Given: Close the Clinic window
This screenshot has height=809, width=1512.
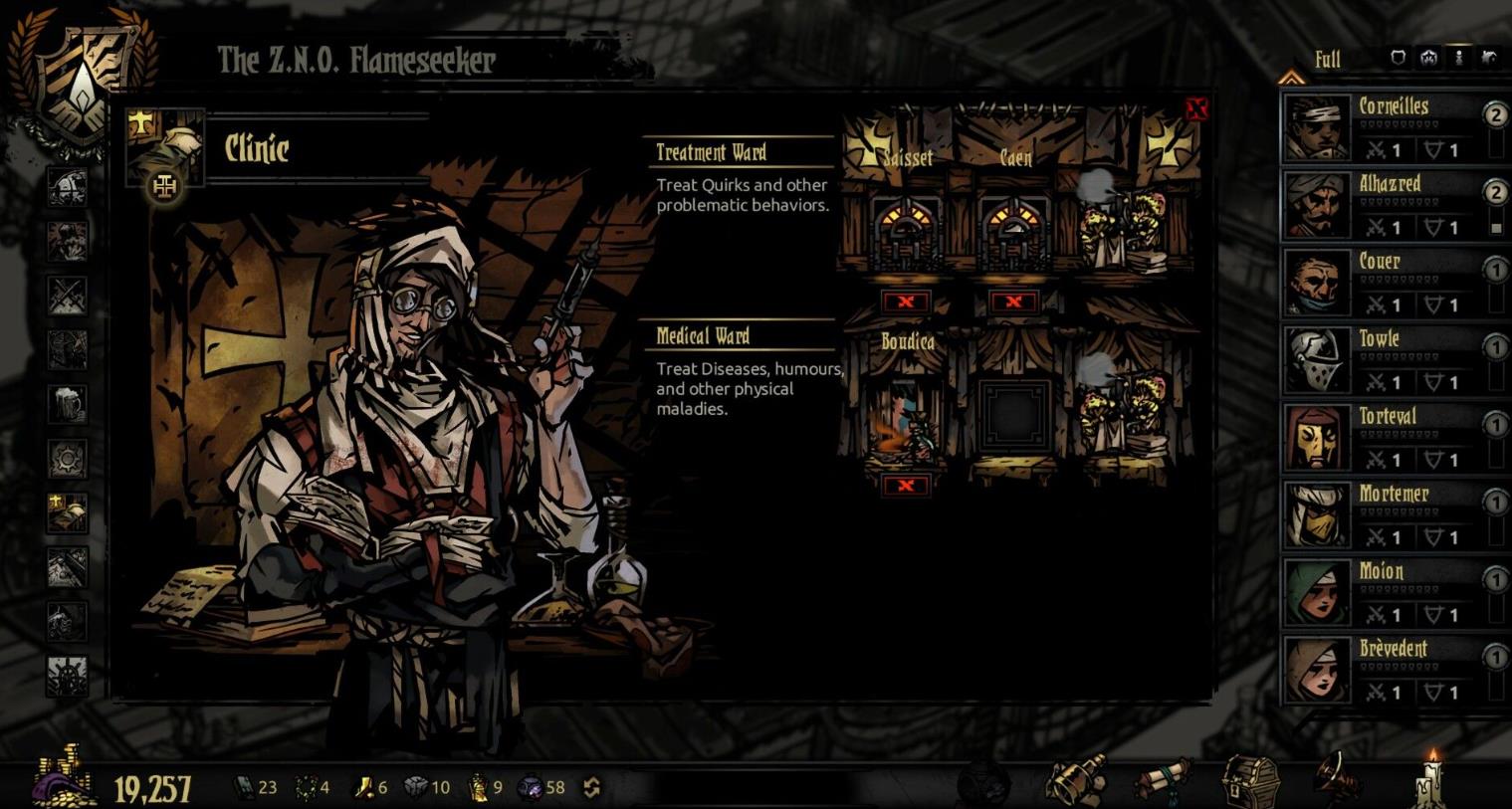Looking at the screenshot, I should 1196,108.
